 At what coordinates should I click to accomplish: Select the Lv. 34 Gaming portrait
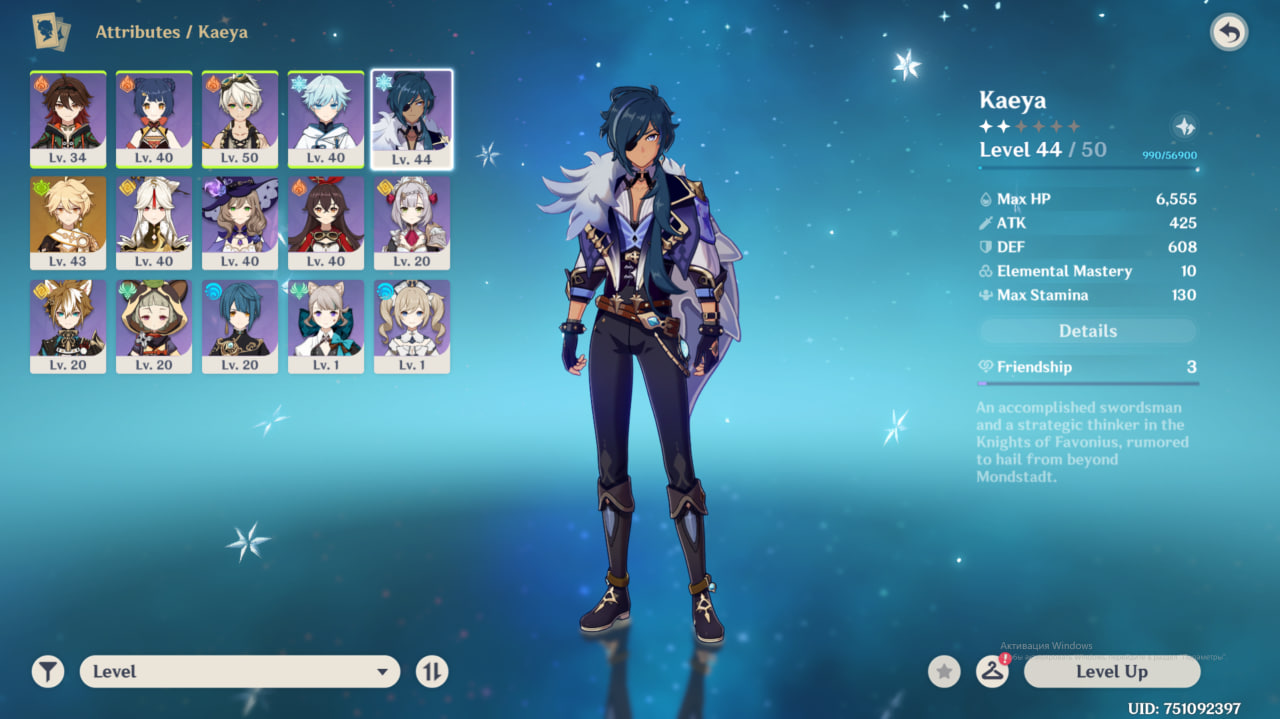(x=68, y=119)
